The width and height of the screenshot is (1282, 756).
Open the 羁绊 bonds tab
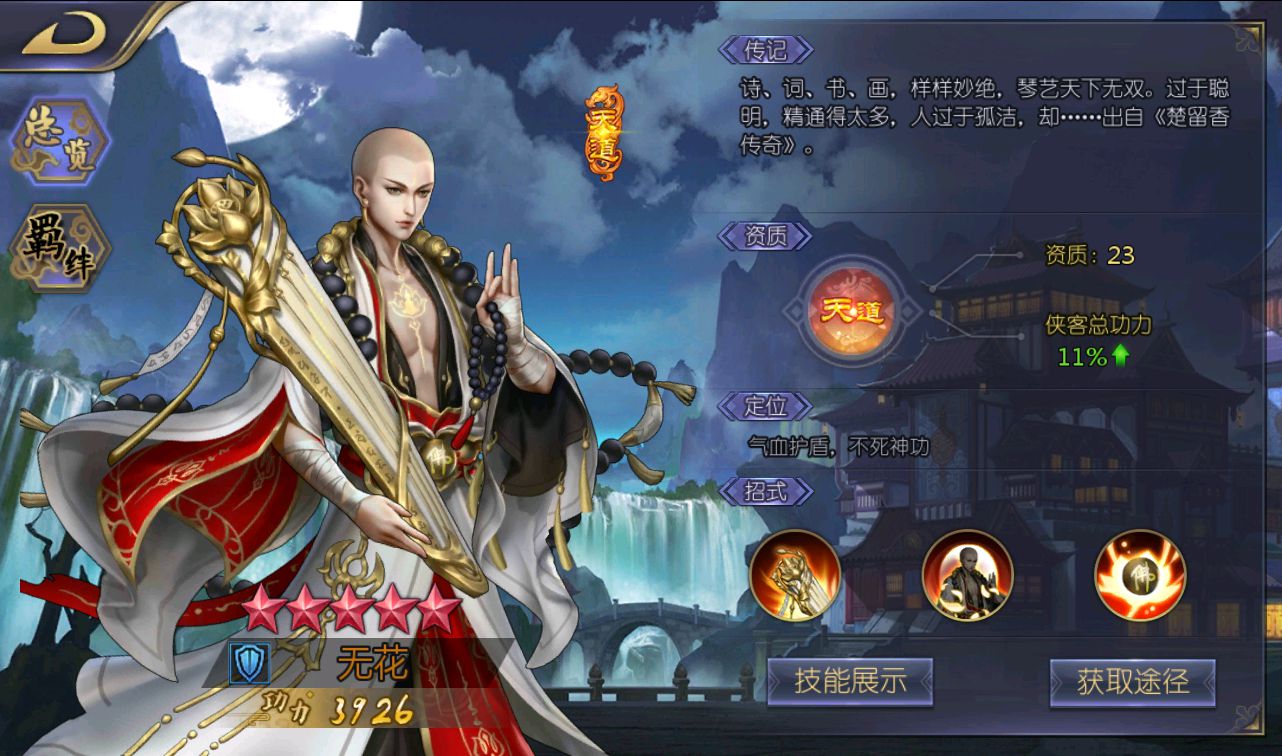coord(58,242)
